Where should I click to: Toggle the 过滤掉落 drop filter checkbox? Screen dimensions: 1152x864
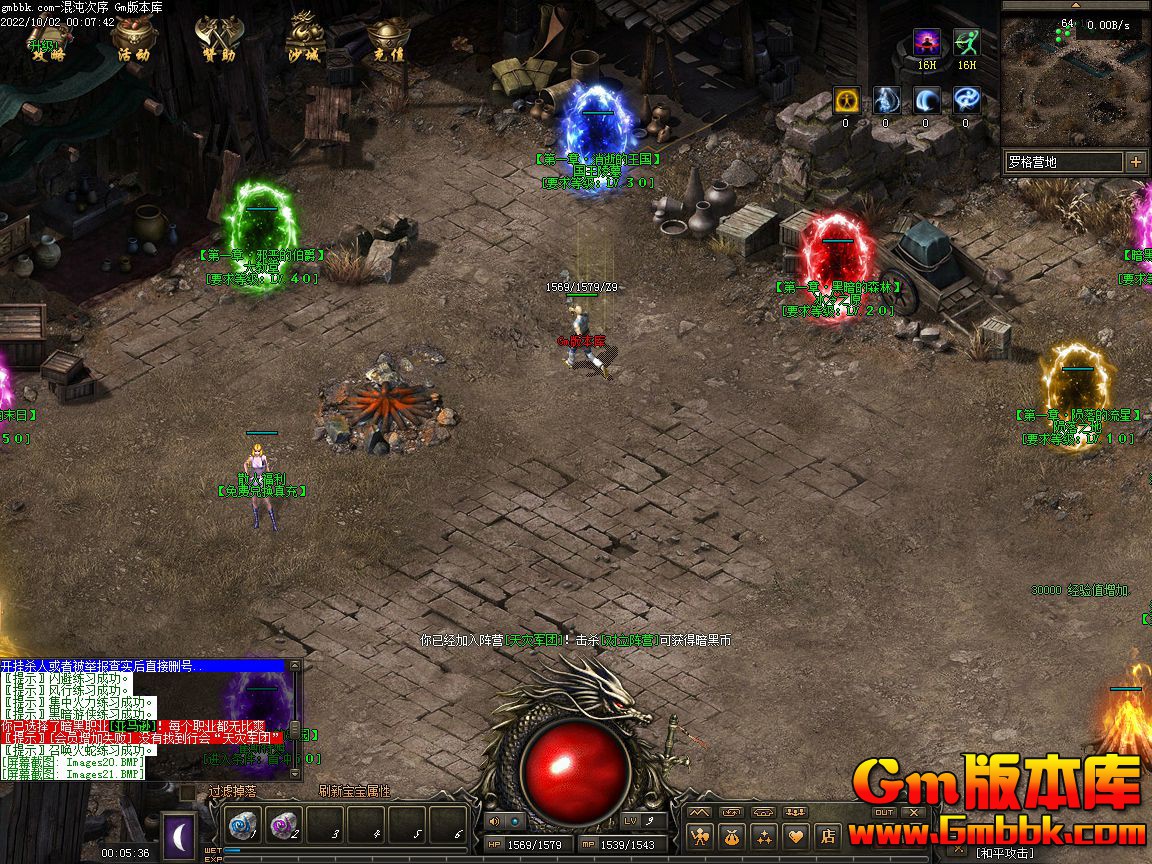pos(187,792)
